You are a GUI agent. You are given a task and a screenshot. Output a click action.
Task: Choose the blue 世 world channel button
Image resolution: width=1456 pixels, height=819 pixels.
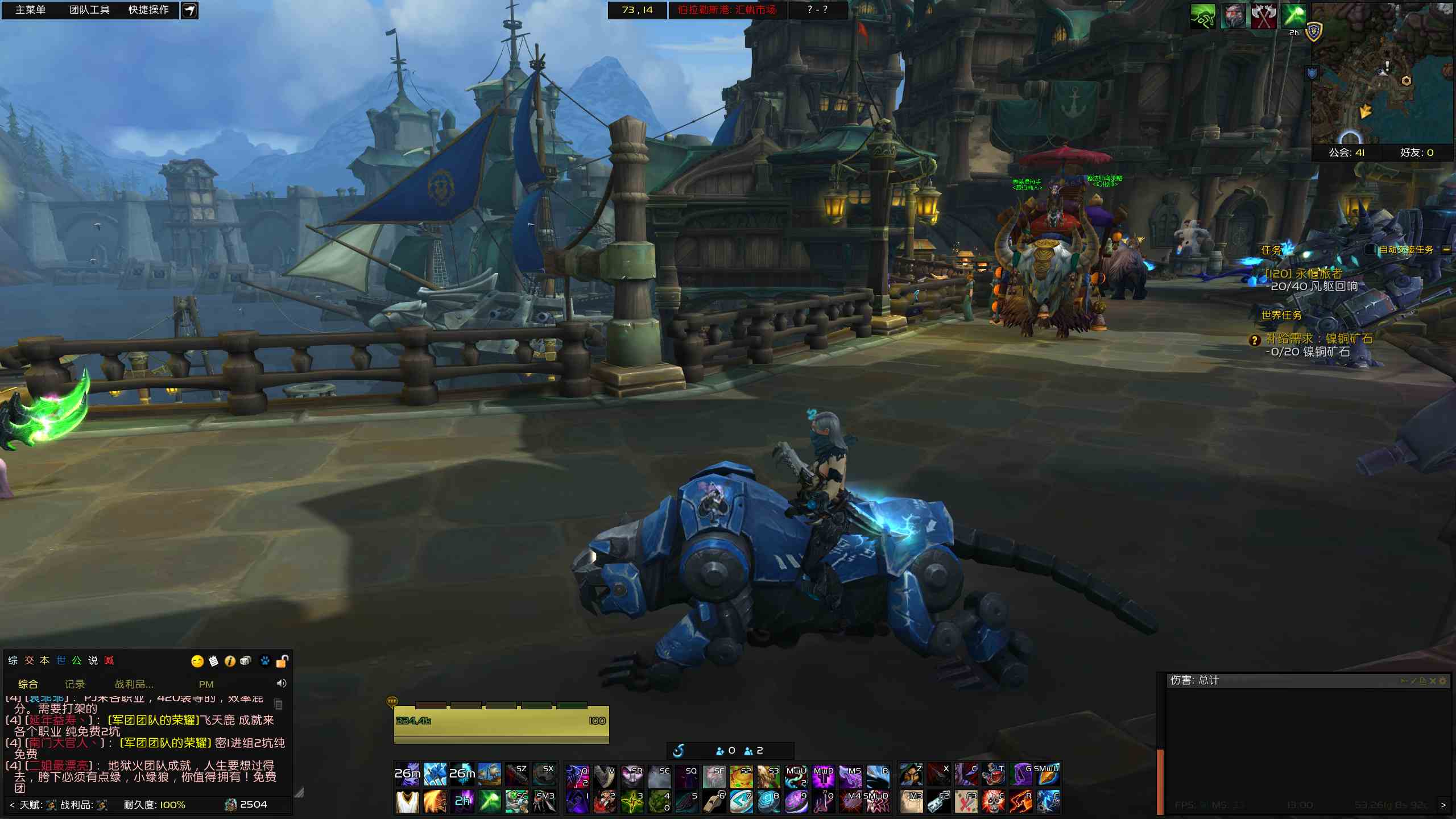(x=61, y=660)
